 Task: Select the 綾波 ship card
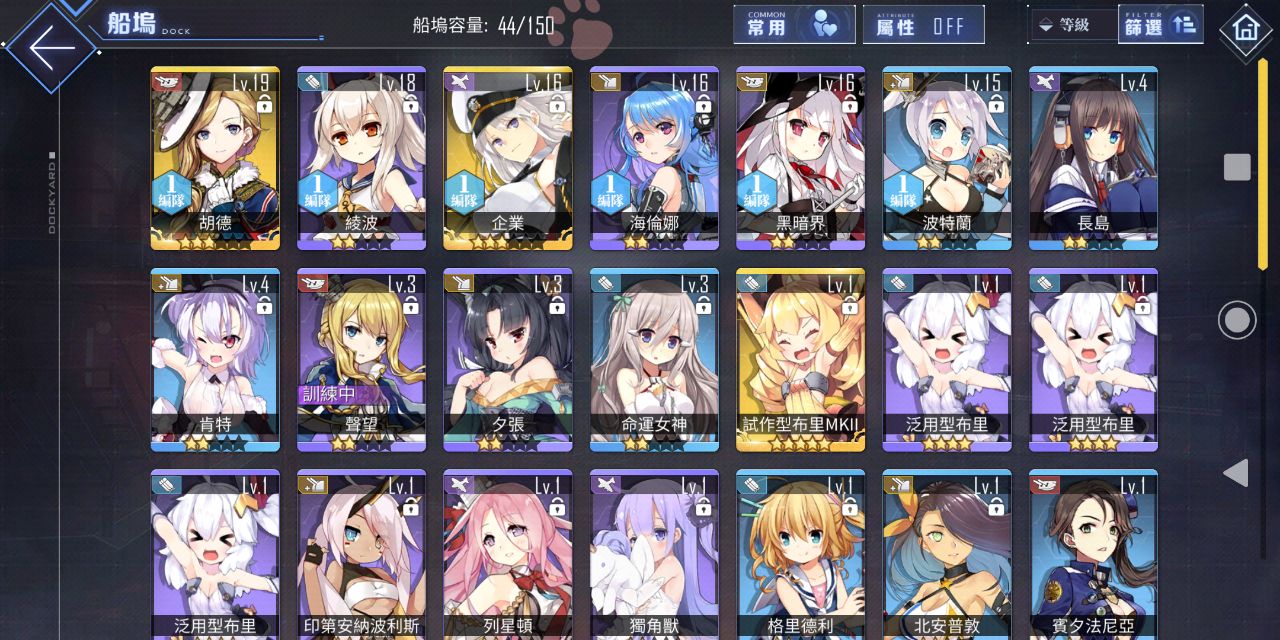click(361, 158)
